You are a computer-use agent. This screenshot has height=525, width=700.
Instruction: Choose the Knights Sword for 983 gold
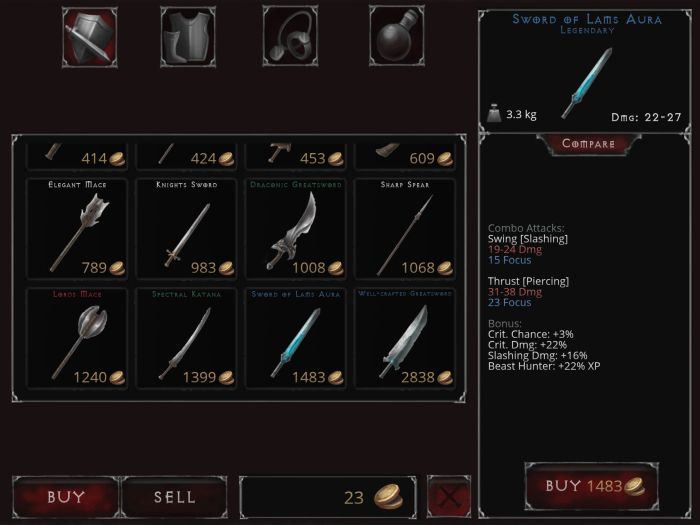pos(186,229)
